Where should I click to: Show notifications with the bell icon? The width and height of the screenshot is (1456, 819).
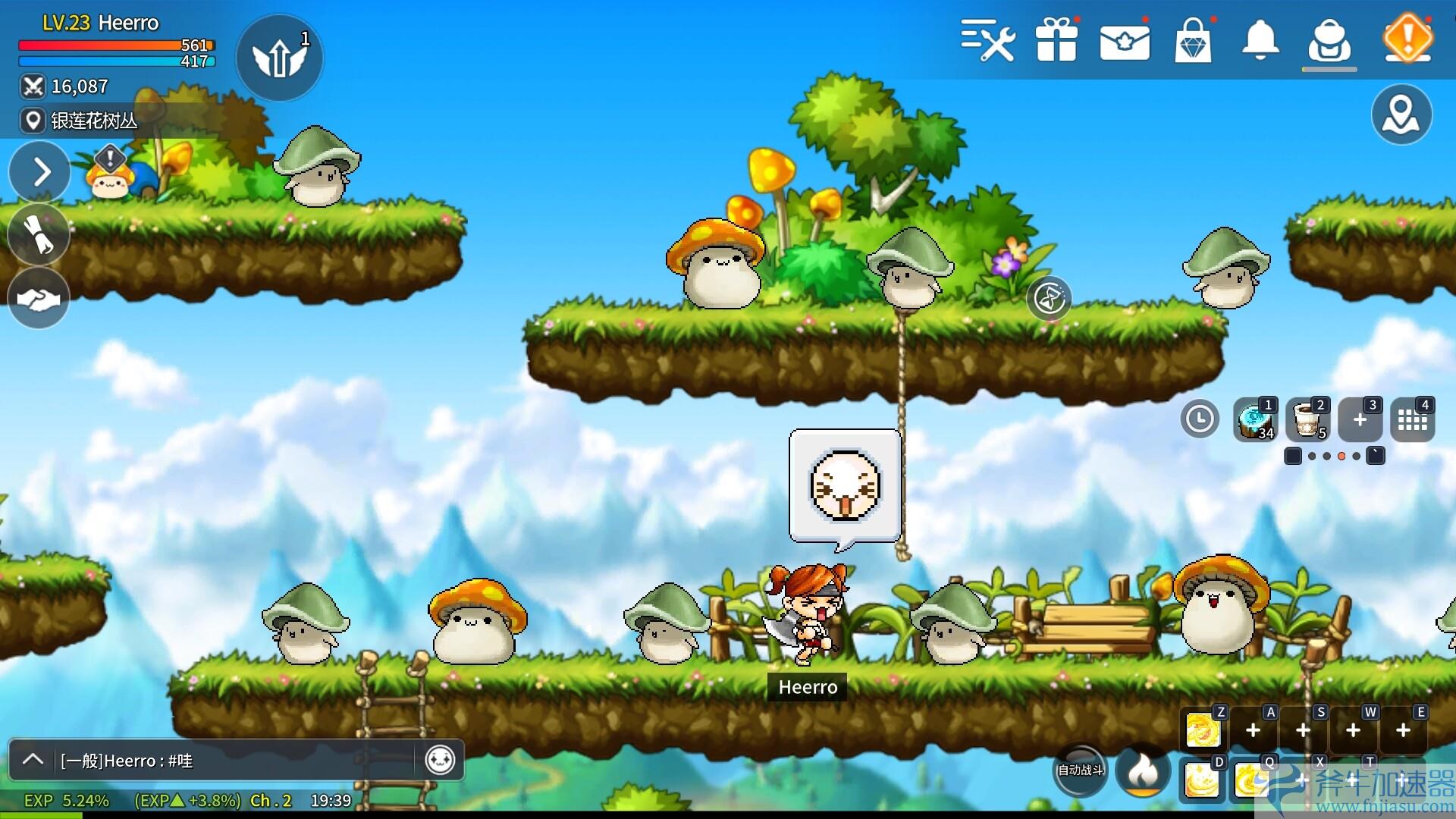[x=1260, y=39]
